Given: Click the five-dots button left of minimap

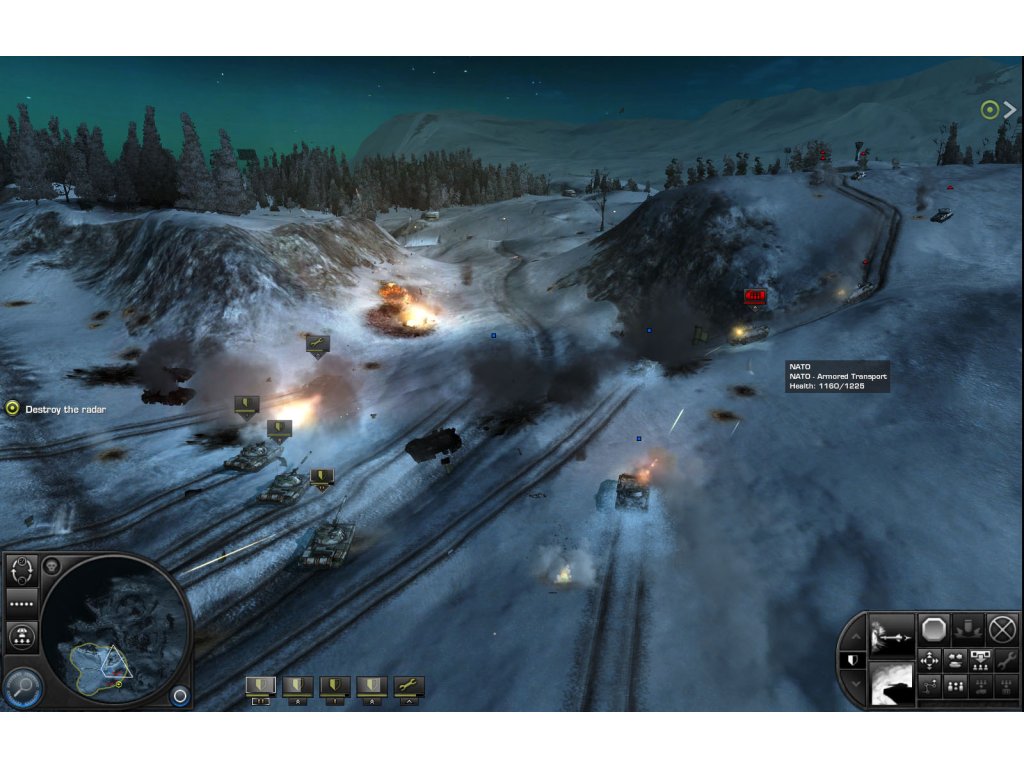Looking at the screenshot, I should pos(22,604).
